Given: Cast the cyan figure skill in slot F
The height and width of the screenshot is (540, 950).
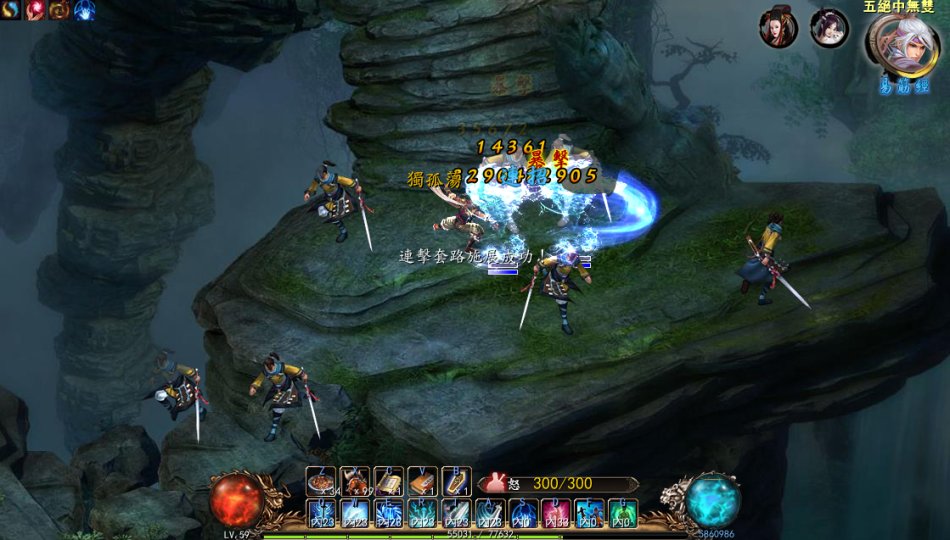Looking at the screenshot, I should [590, 515].
